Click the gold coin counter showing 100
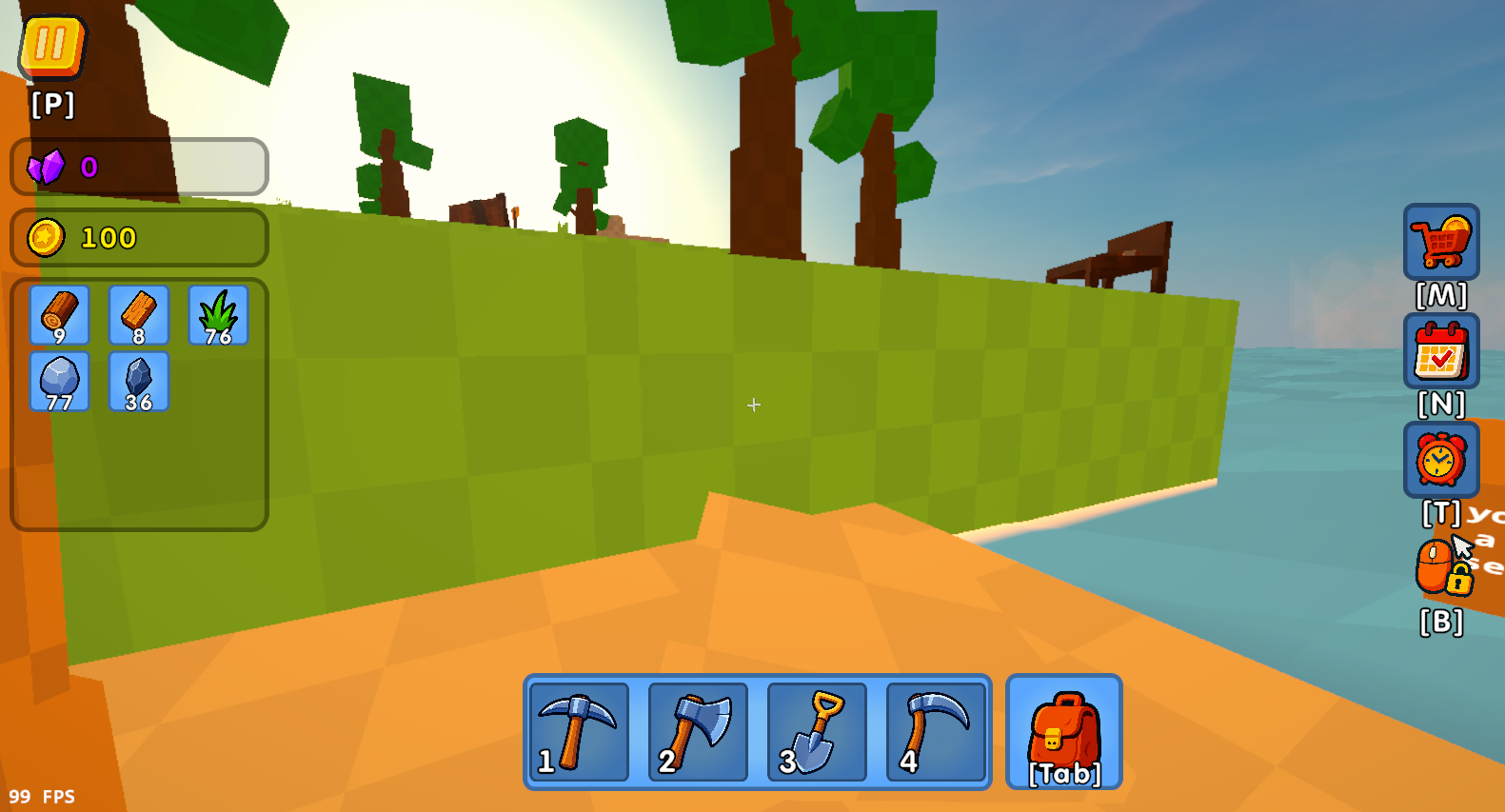Screen dimensions: 1505x812 [138, 237]
